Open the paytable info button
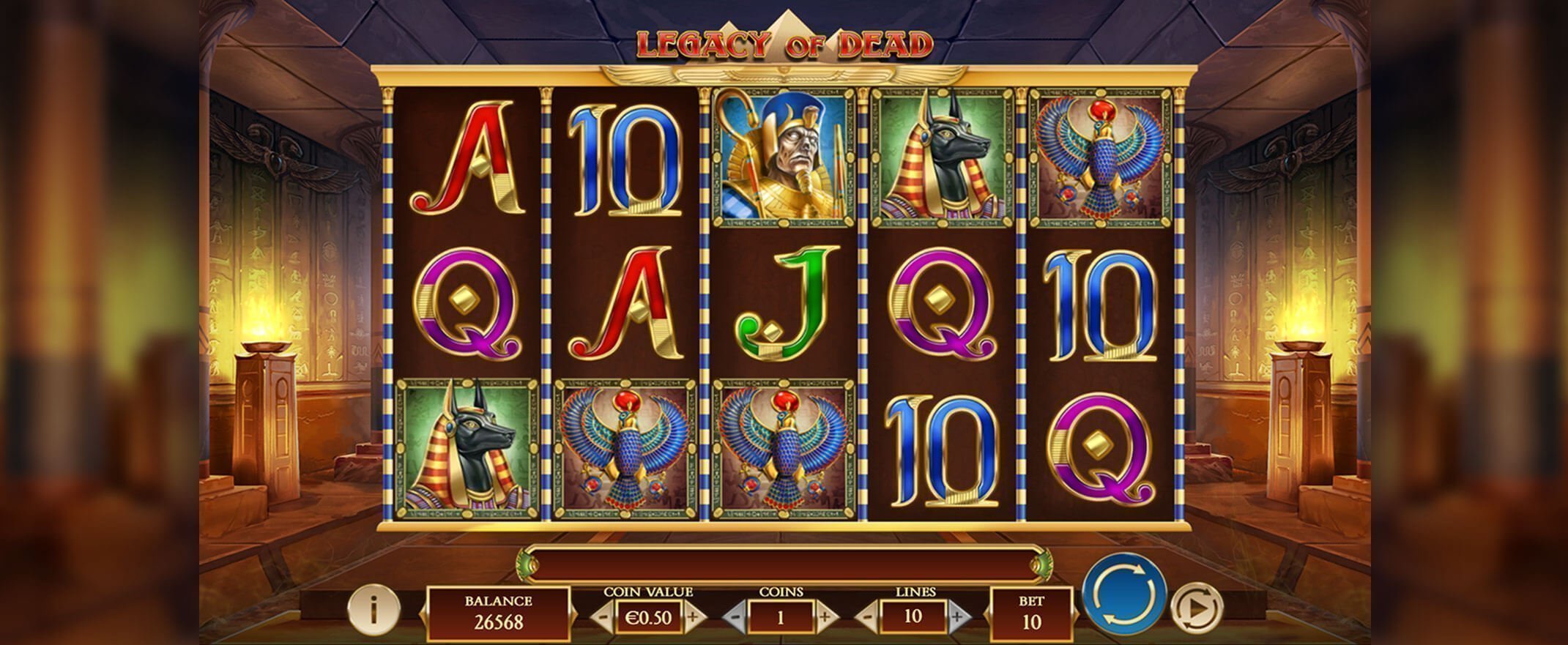The width and height of the screenshot is (1568, 645). (x=374, y=608)
